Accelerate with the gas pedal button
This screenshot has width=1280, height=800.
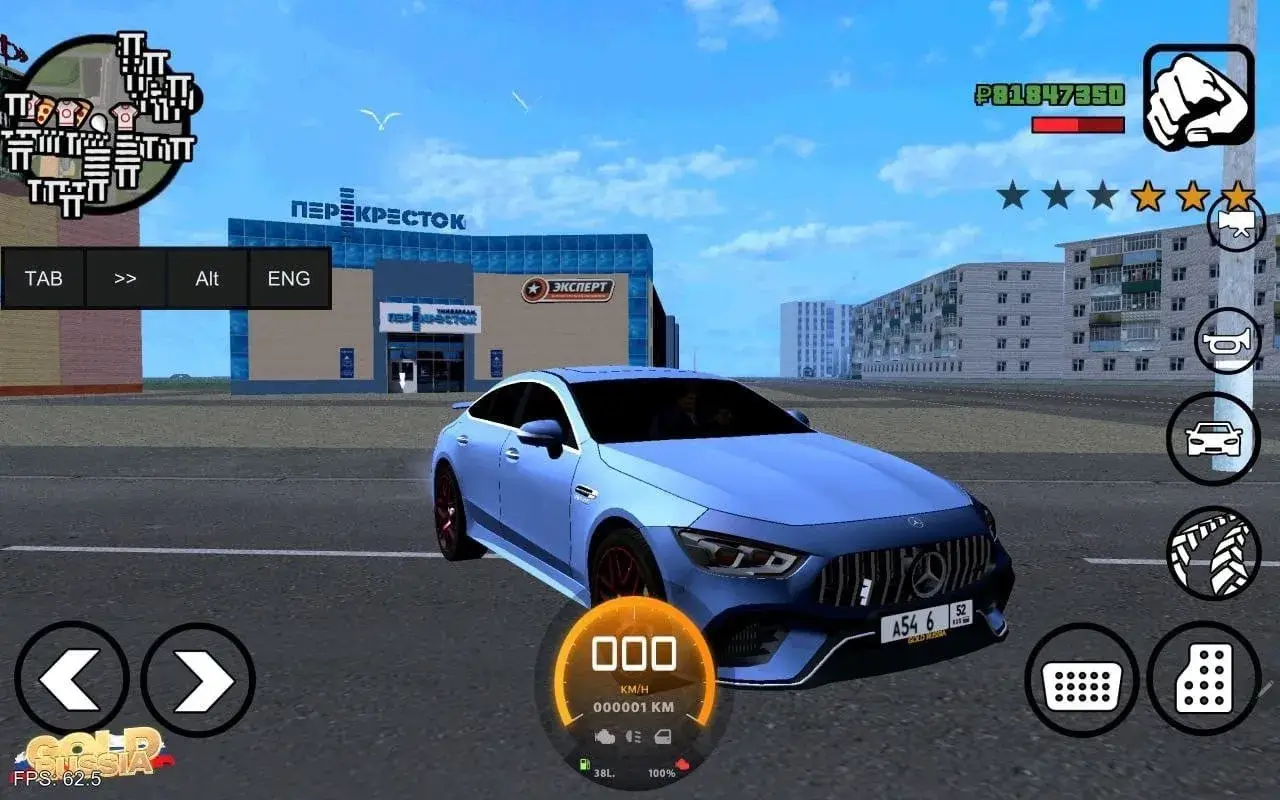1203,679
